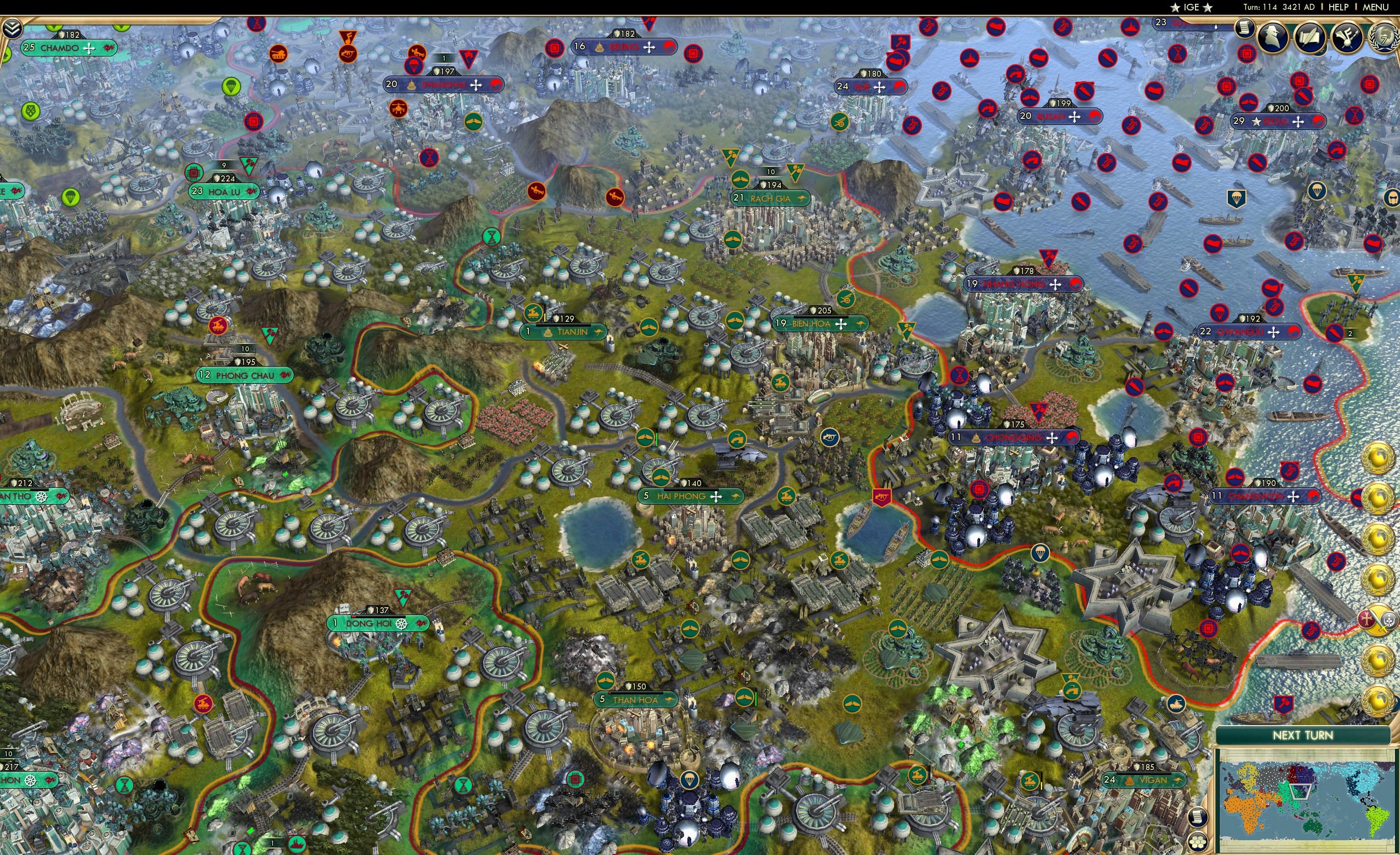This screenshot has width=1400, height=855.
Task: Toggle the IGE in-game editor at top
Action: (1191, 7)
